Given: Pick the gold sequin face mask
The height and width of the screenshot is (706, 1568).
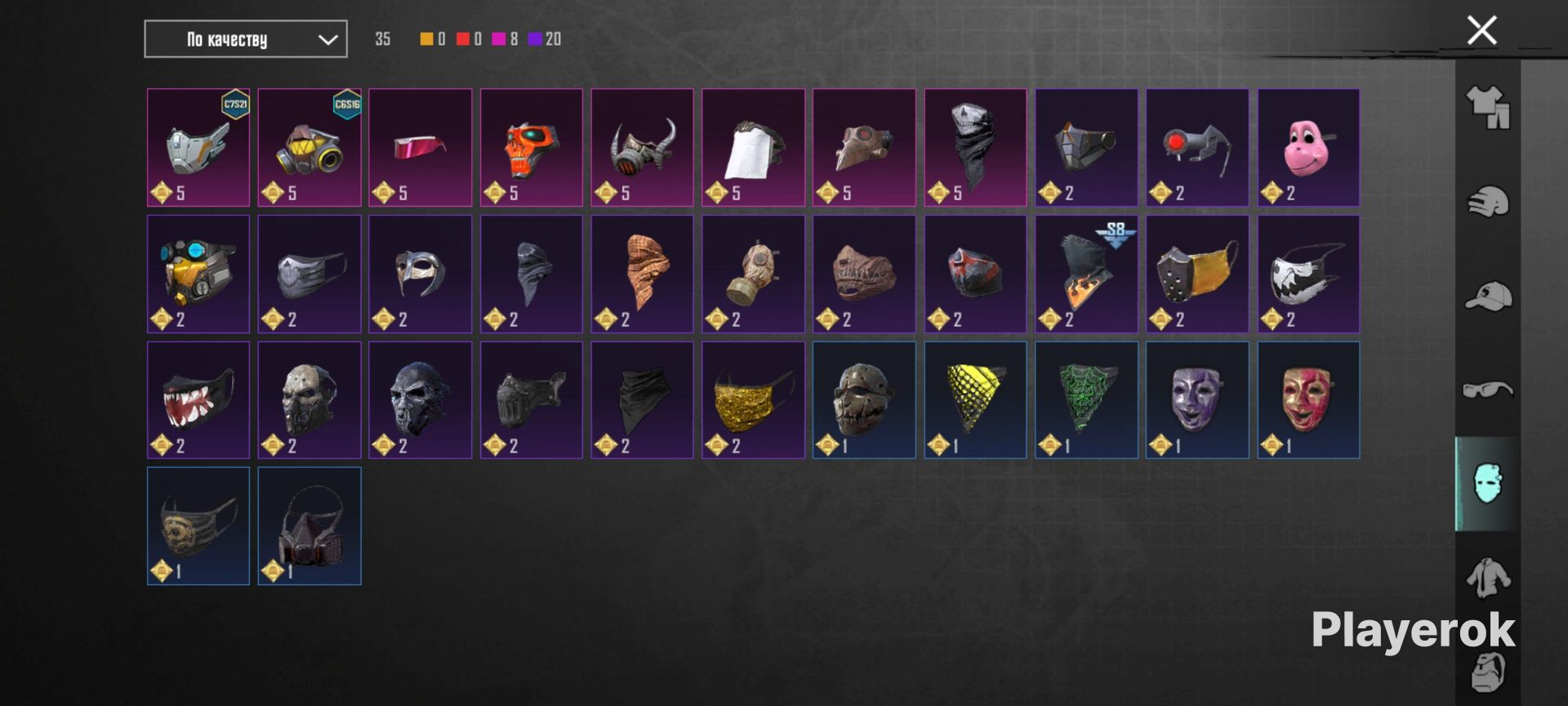Looking at the screenshot, I should coord(753,400).
